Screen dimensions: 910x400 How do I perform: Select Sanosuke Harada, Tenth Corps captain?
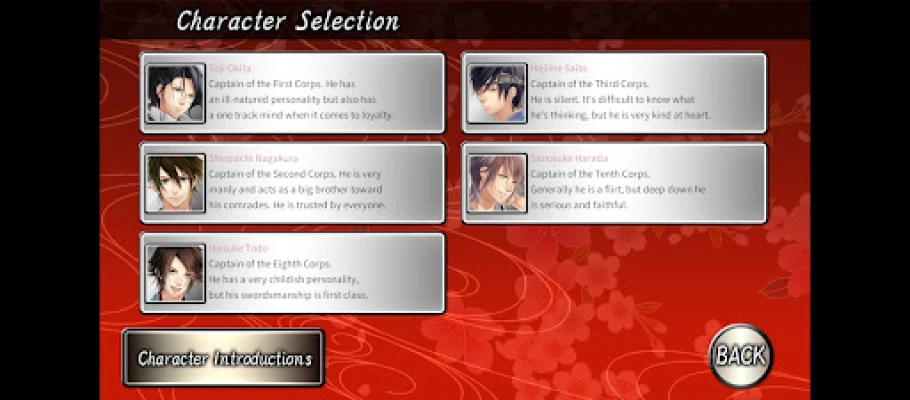click(613, 183)
